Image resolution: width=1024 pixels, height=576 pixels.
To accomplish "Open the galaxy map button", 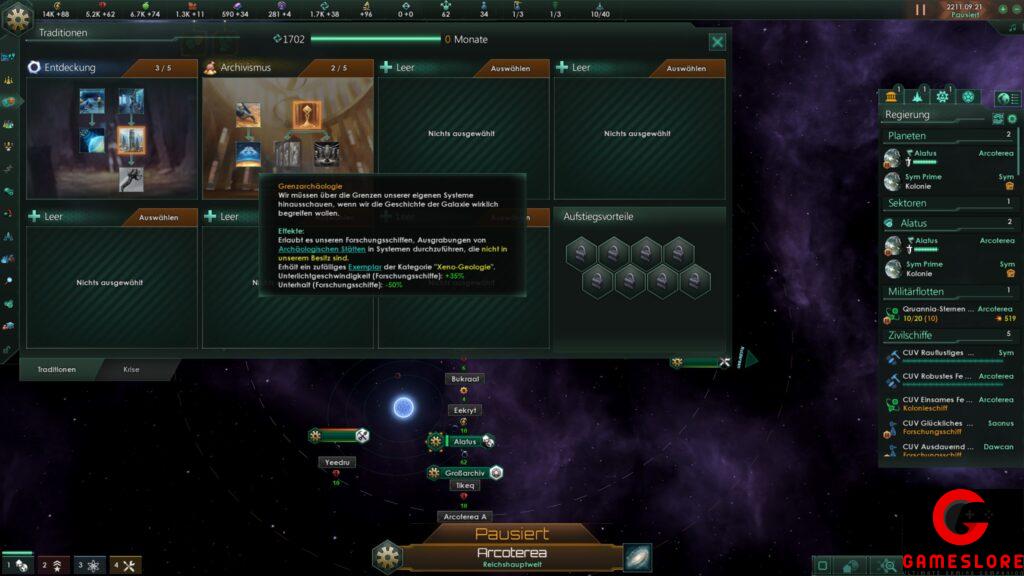I will pos(637,557).
